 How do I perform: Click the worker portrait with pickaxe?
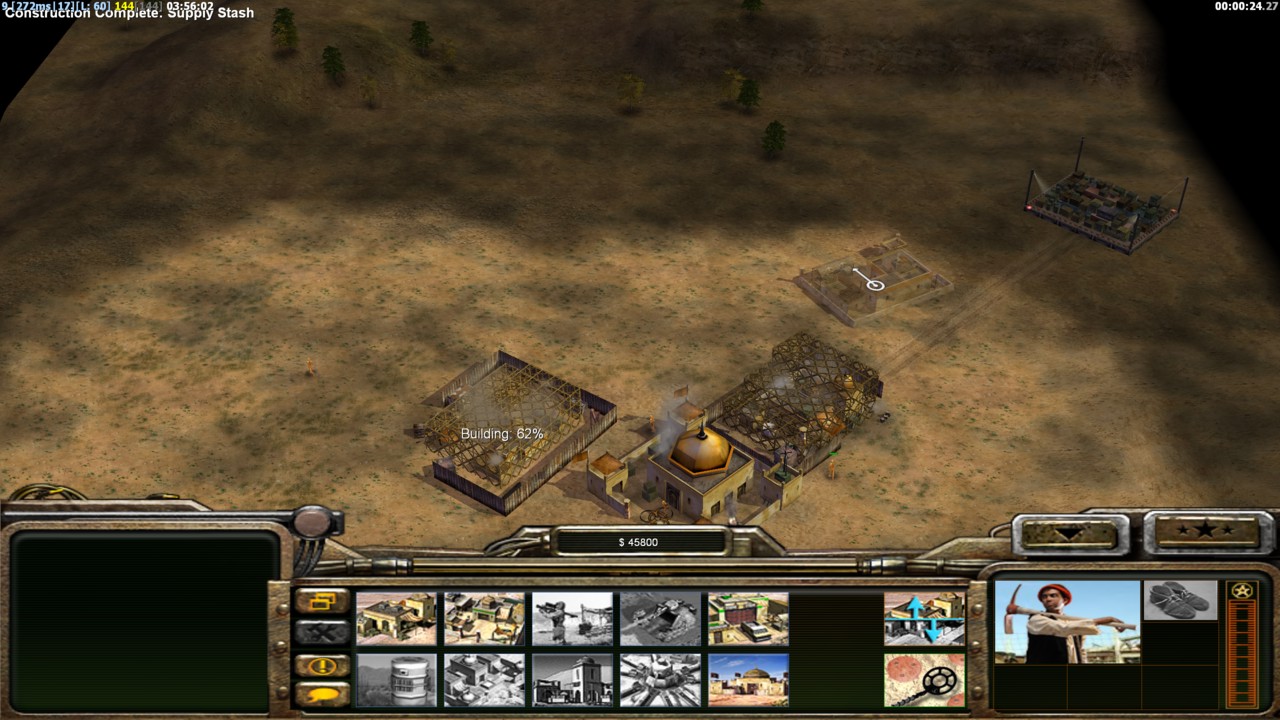[1067, 622]
